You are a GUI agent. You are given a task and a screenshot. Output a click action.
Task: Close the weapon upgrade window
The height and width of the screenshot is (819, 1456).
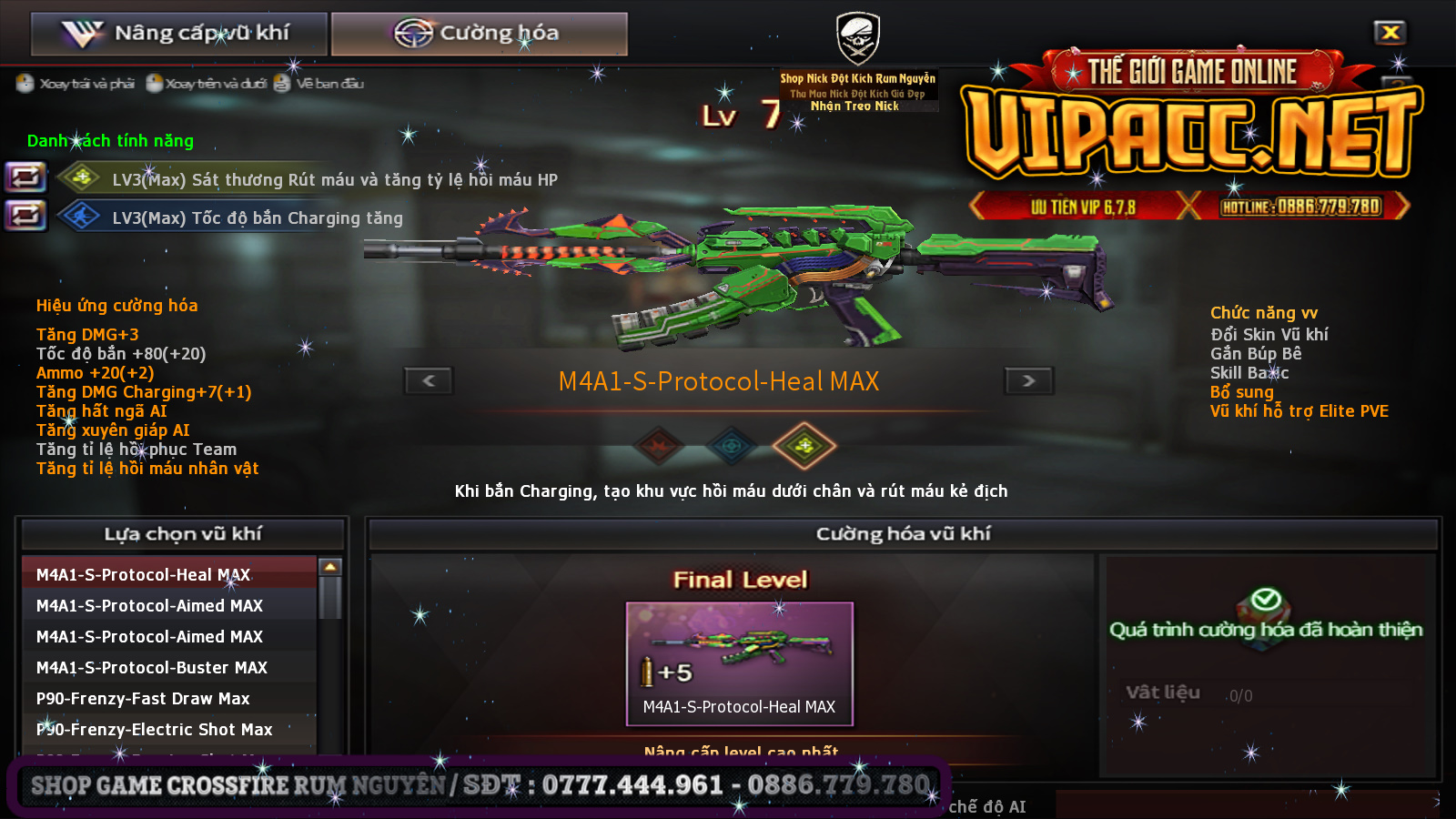point(1390,33)
